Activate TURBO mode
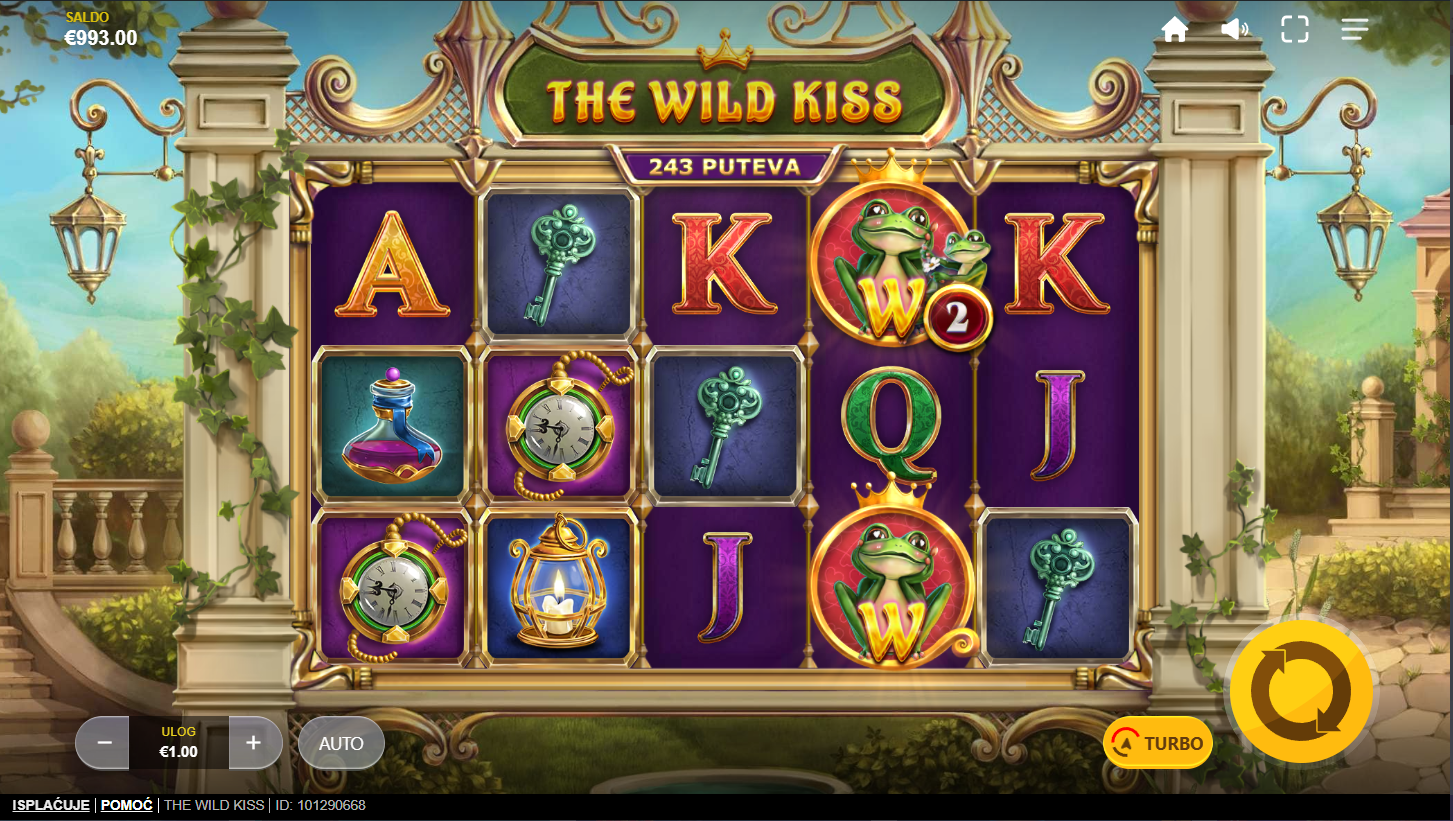 point(1158,743)
